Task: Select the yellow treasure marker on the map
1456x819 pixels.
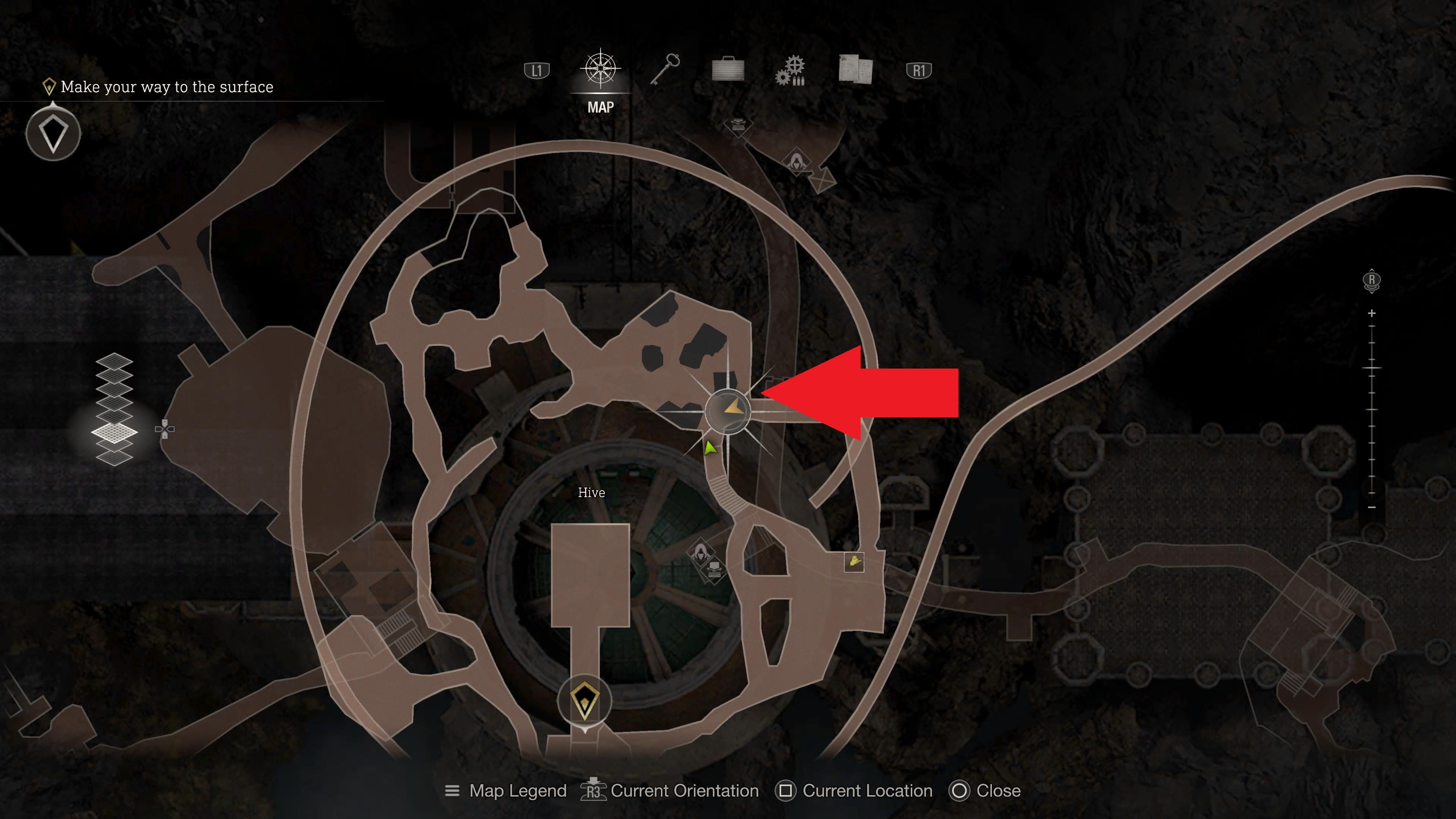Action: [854, 562]
